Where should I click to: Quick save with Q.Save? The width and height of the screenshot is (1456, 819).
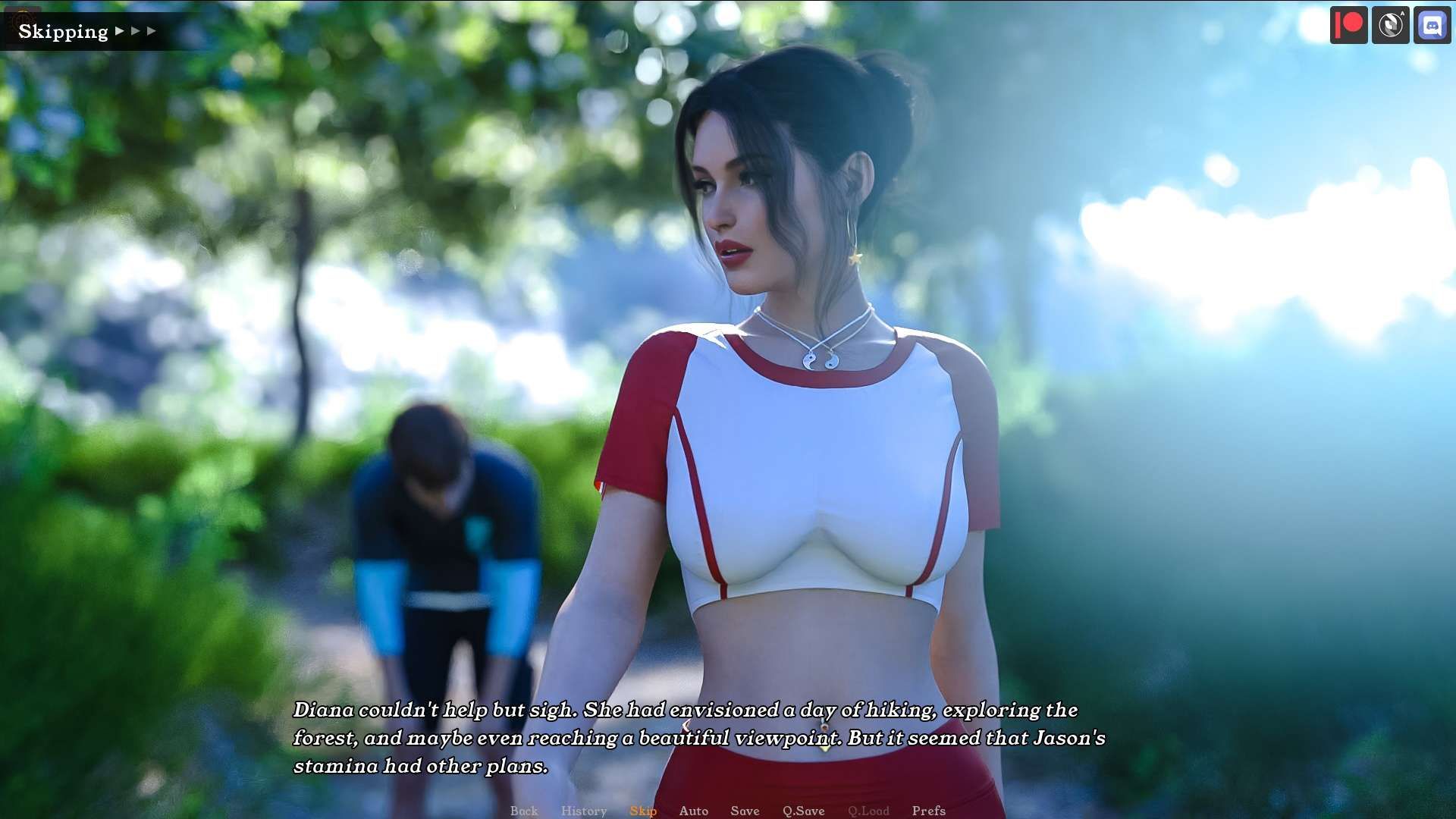(803, 811)
